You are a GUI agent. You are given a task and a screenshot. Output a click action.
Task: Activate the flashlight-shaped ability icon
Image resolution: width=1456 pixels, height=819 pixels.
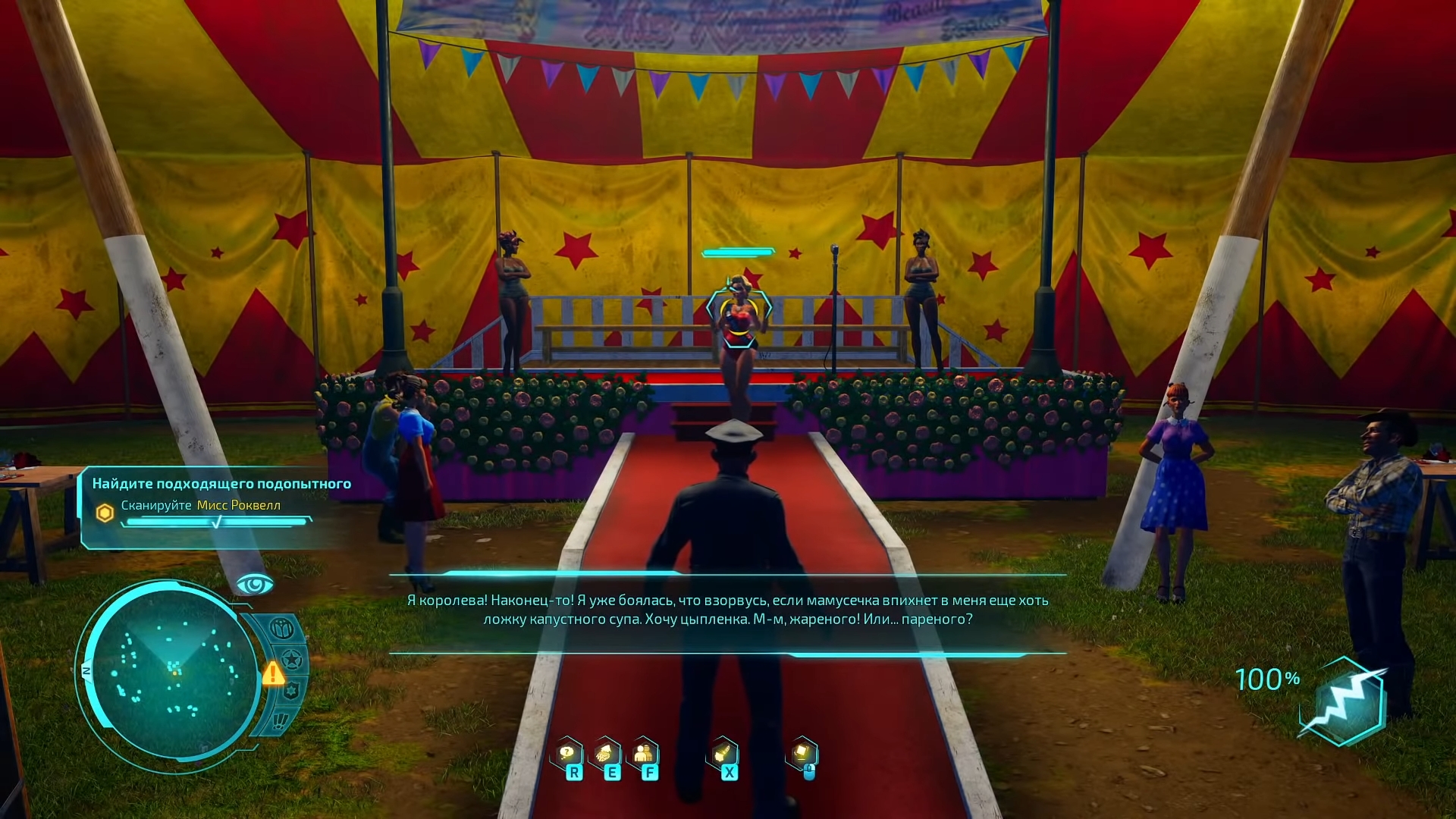click(x=723, y=755)
